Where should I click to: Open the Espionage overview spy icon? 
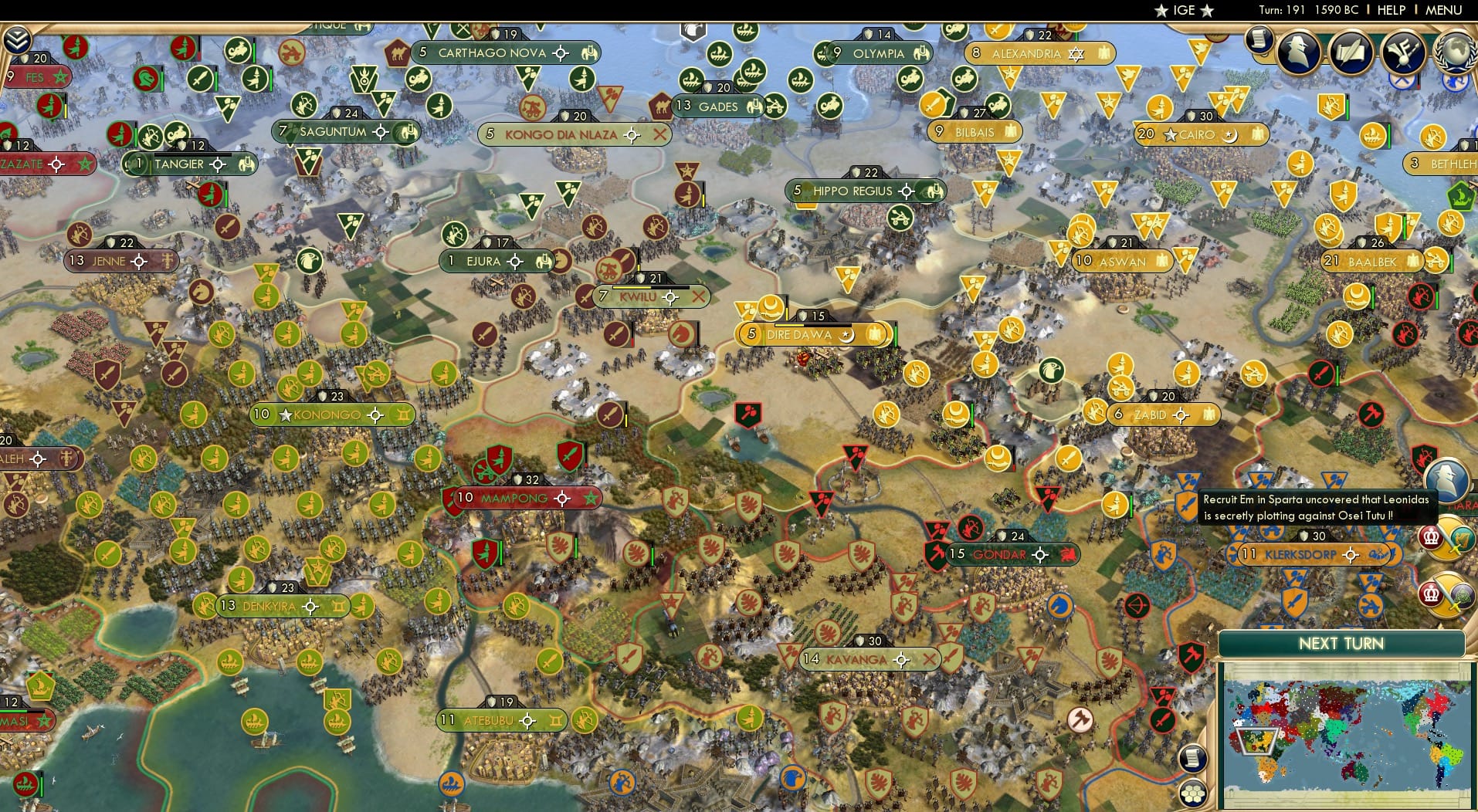tap(1298, 52)
